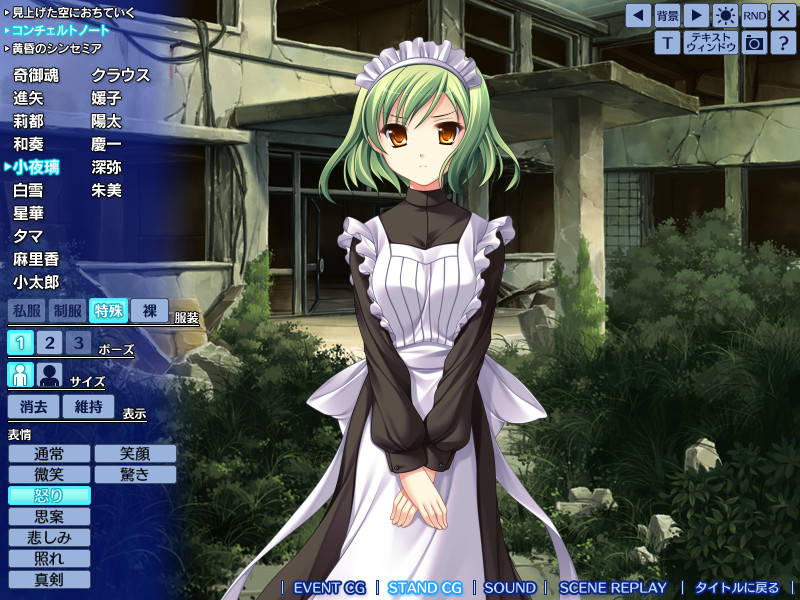Switch outfit to 私服 casual clothes

pyautogui.click(x=27, y=311)
